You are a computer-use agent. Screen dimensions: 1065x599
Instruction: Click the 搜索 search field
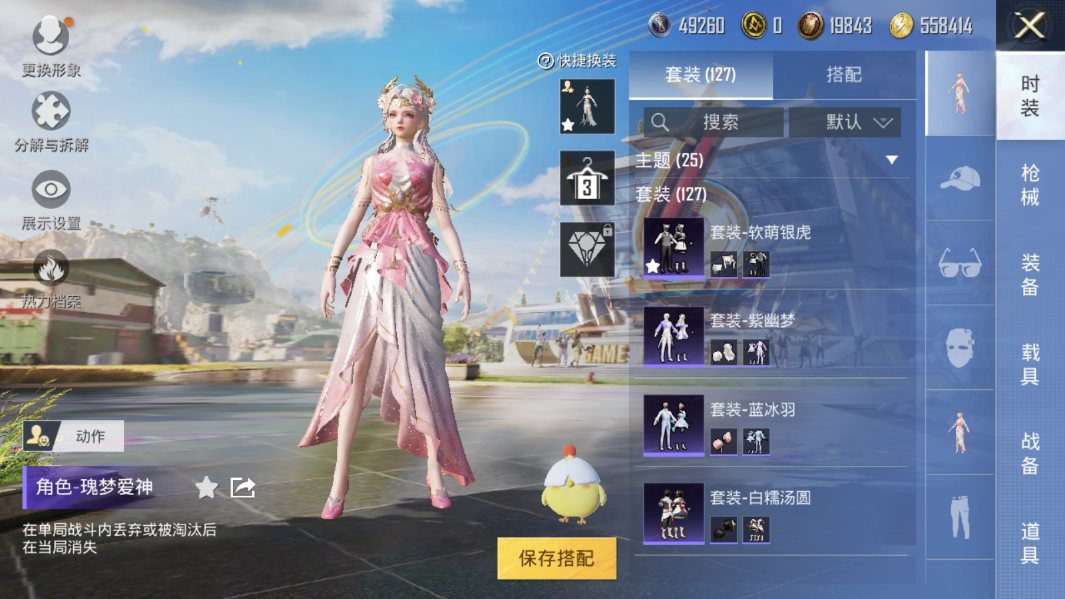713,122
